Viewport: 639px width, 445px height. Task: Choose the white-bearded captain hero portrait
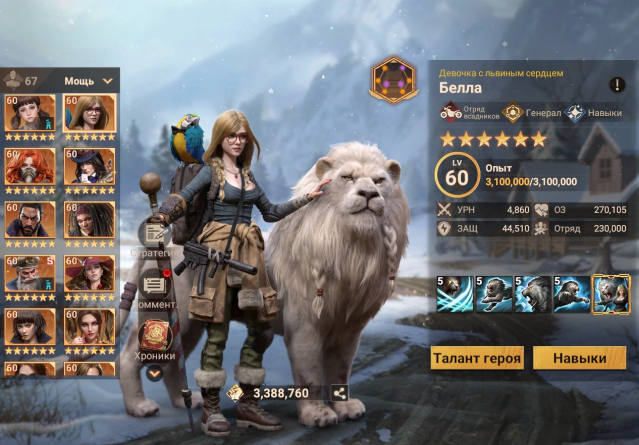(x=30, y=274)
